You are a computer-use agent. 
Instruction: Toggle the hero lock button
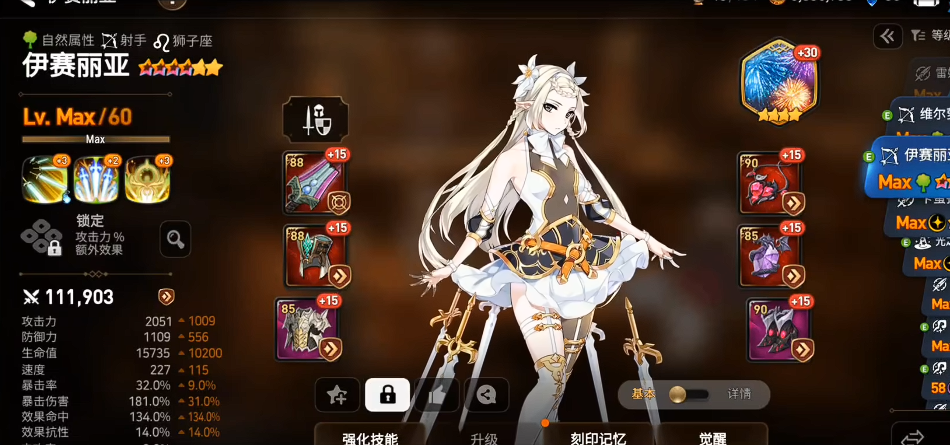click(x=388, y=395)
